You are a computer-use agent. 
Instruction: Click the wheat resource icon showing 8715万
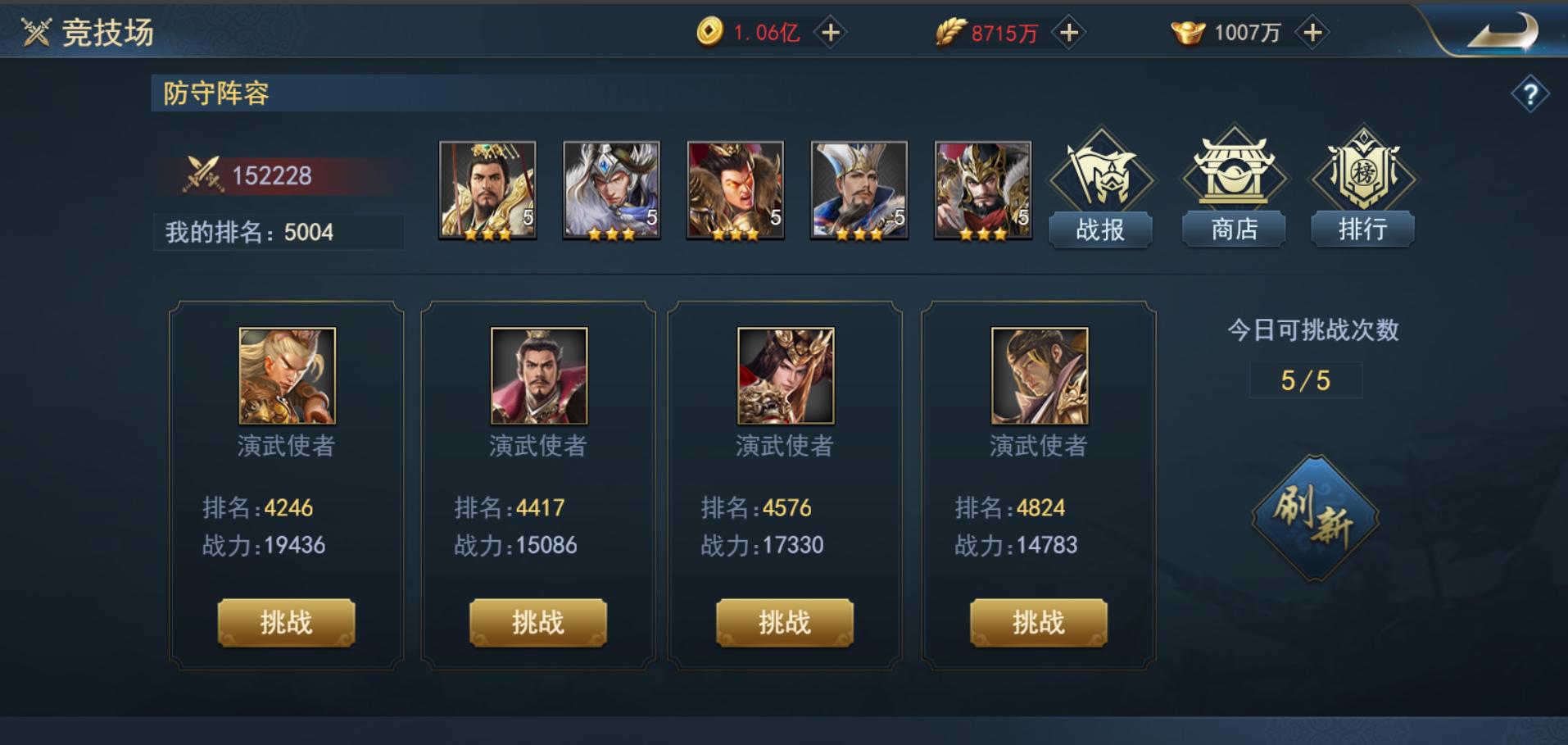[x=948, y=31]
